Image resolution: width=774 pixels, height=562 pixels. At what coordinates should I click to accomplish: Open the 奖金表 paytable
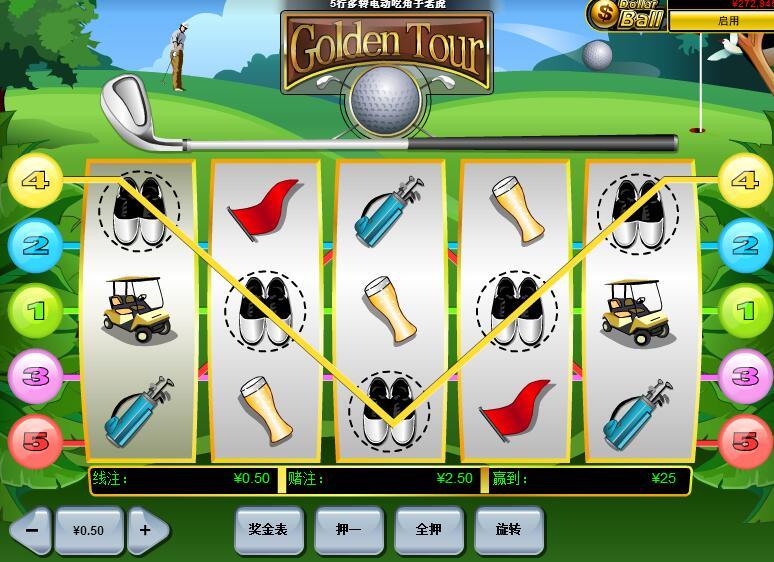[x=268, y=529]
